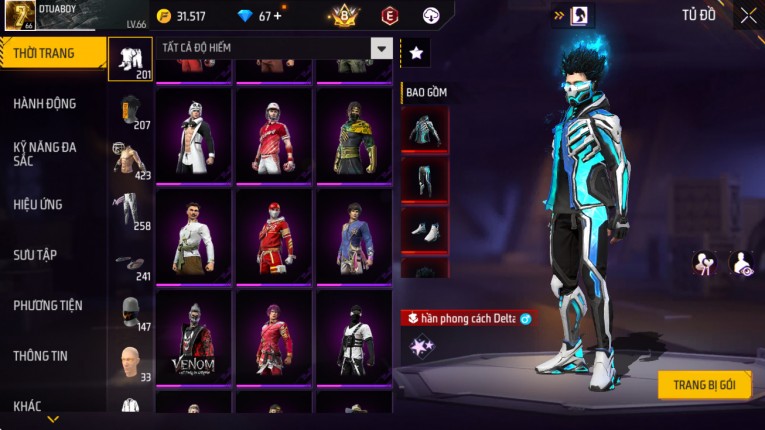Select the THÔNG TIN tab

tap(38, 356)
